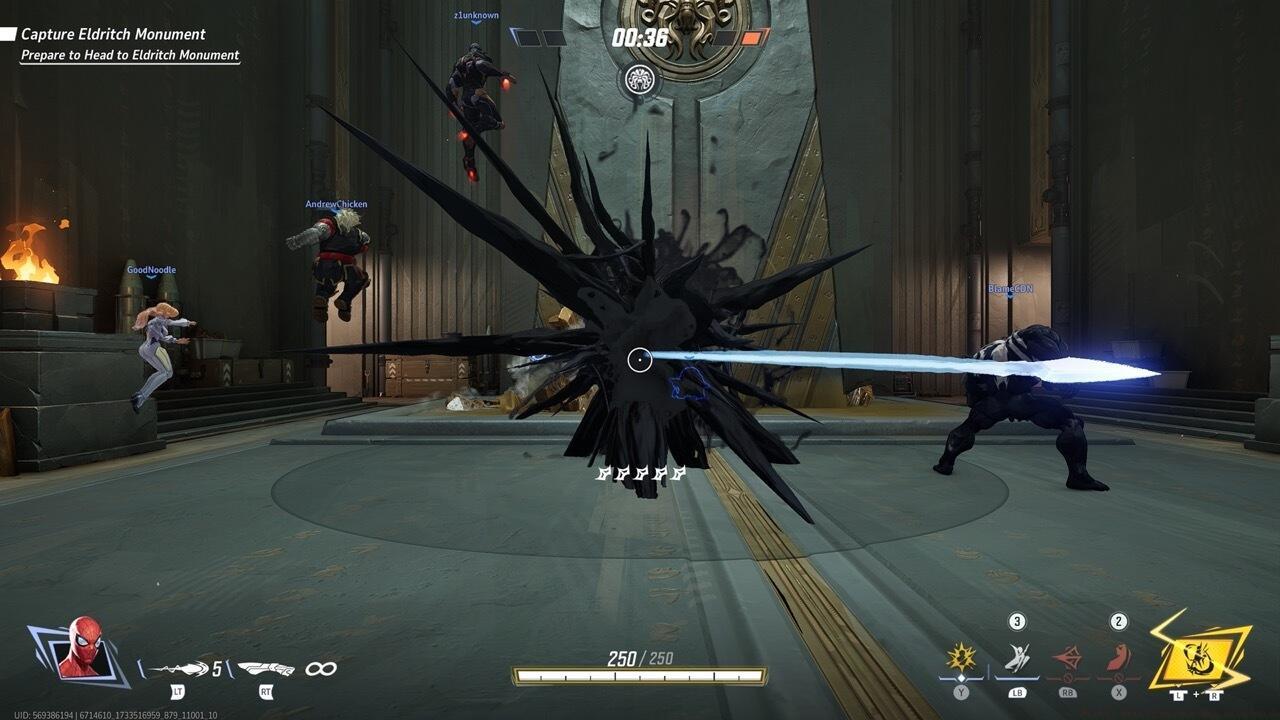Click the Eldritch Monument emblem under the timer
The height and width of the screenshot is (720, 1280).
point(639,80)
